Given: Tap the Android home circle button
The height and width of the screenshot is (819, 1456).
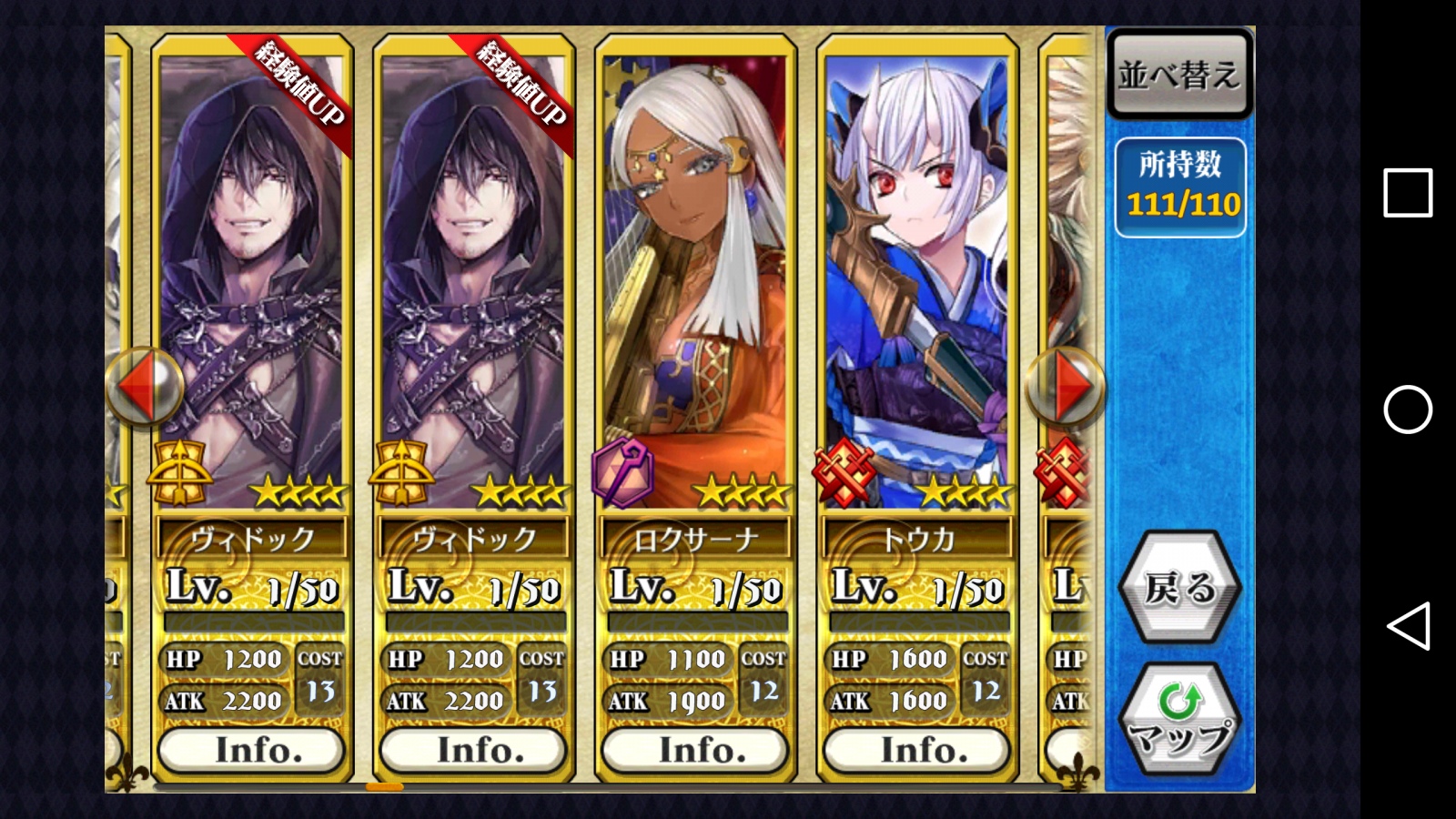Looking at the screenshot, I should coord(1407,409).
